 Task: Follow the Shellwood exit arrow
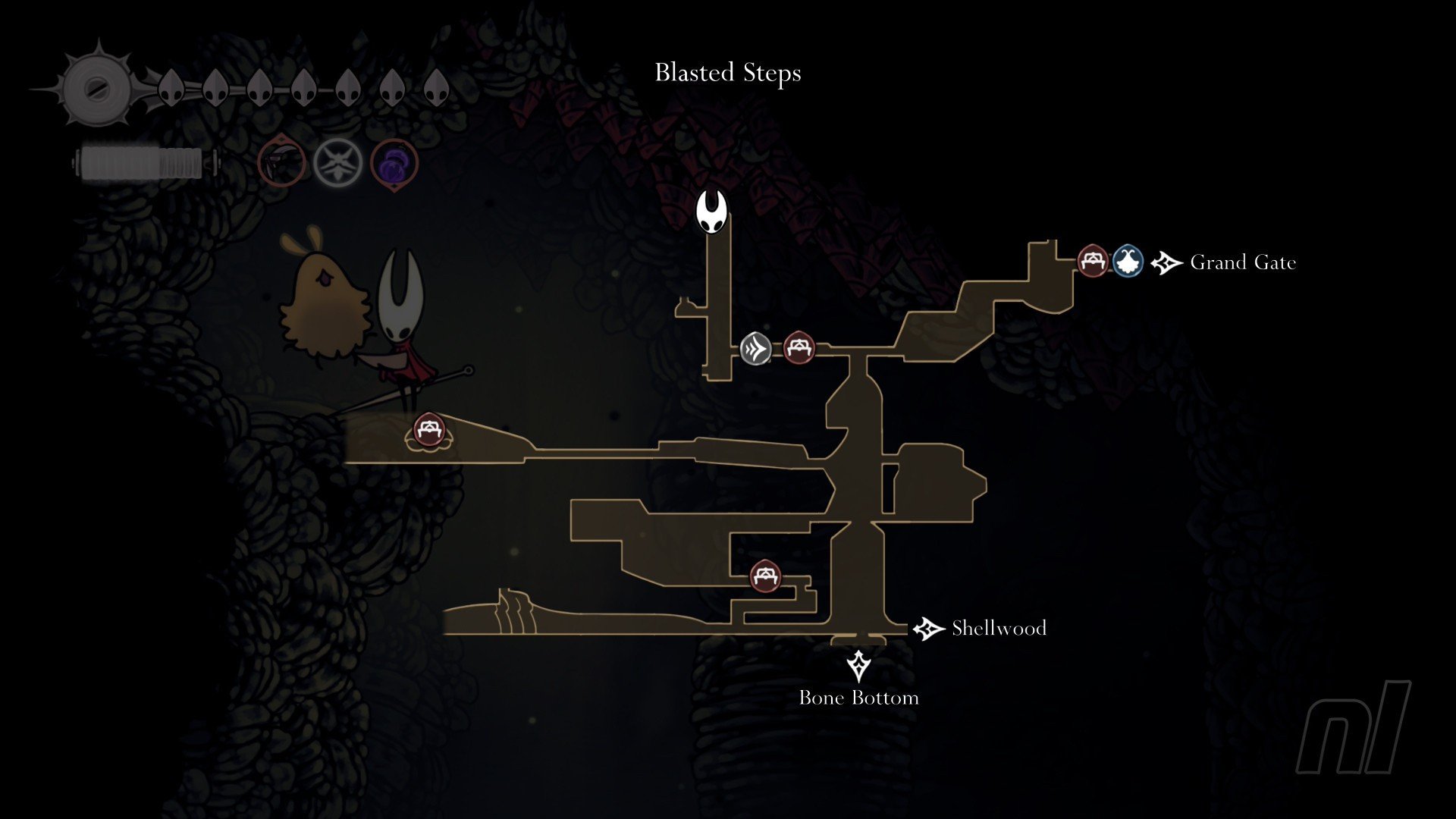point(928,629)
